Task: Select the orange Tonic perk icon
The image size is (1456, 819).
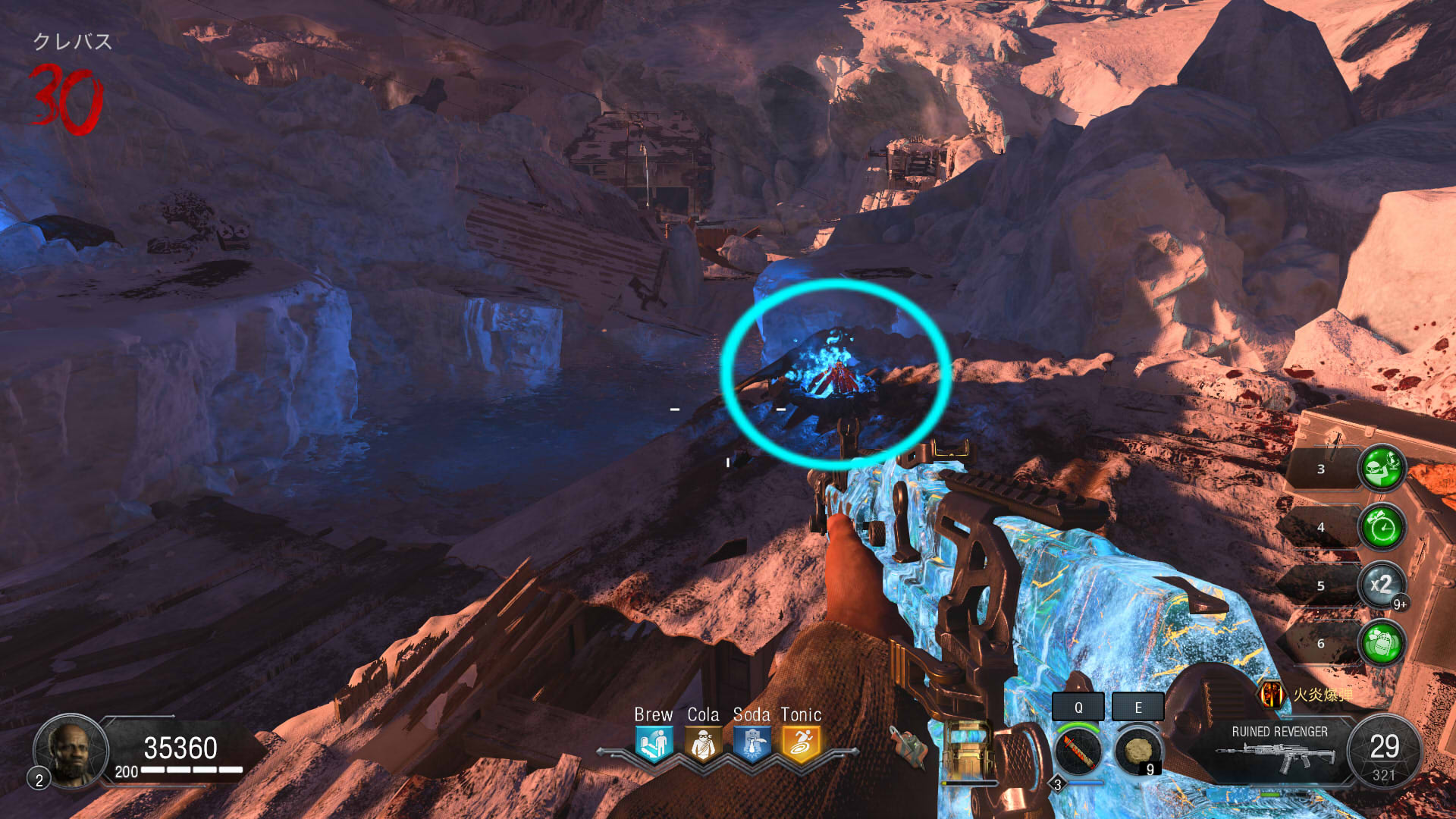Action: click(x=801, y=744)
